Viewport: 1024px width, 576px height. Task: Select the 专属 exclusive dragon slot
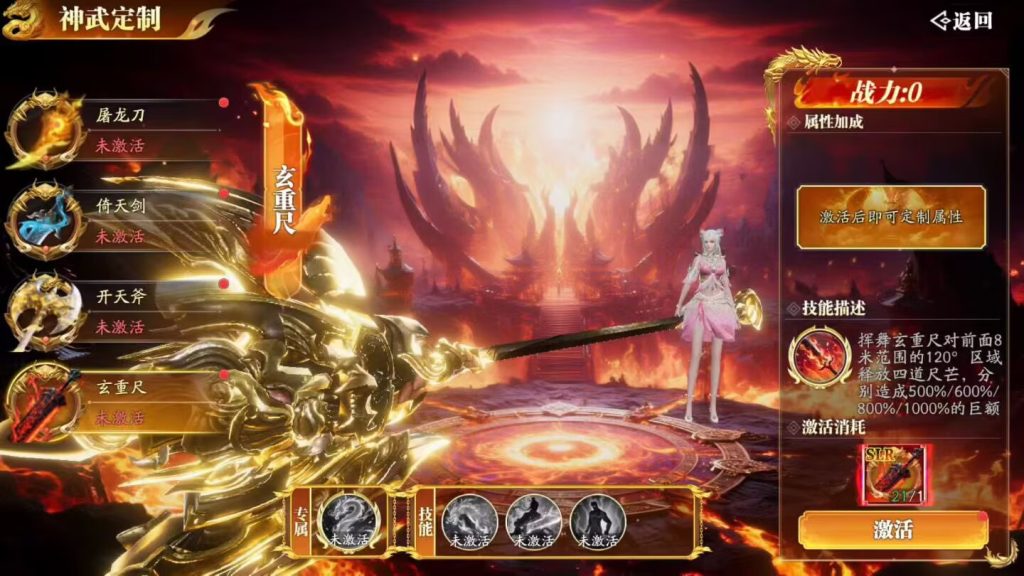coord(348,521)
